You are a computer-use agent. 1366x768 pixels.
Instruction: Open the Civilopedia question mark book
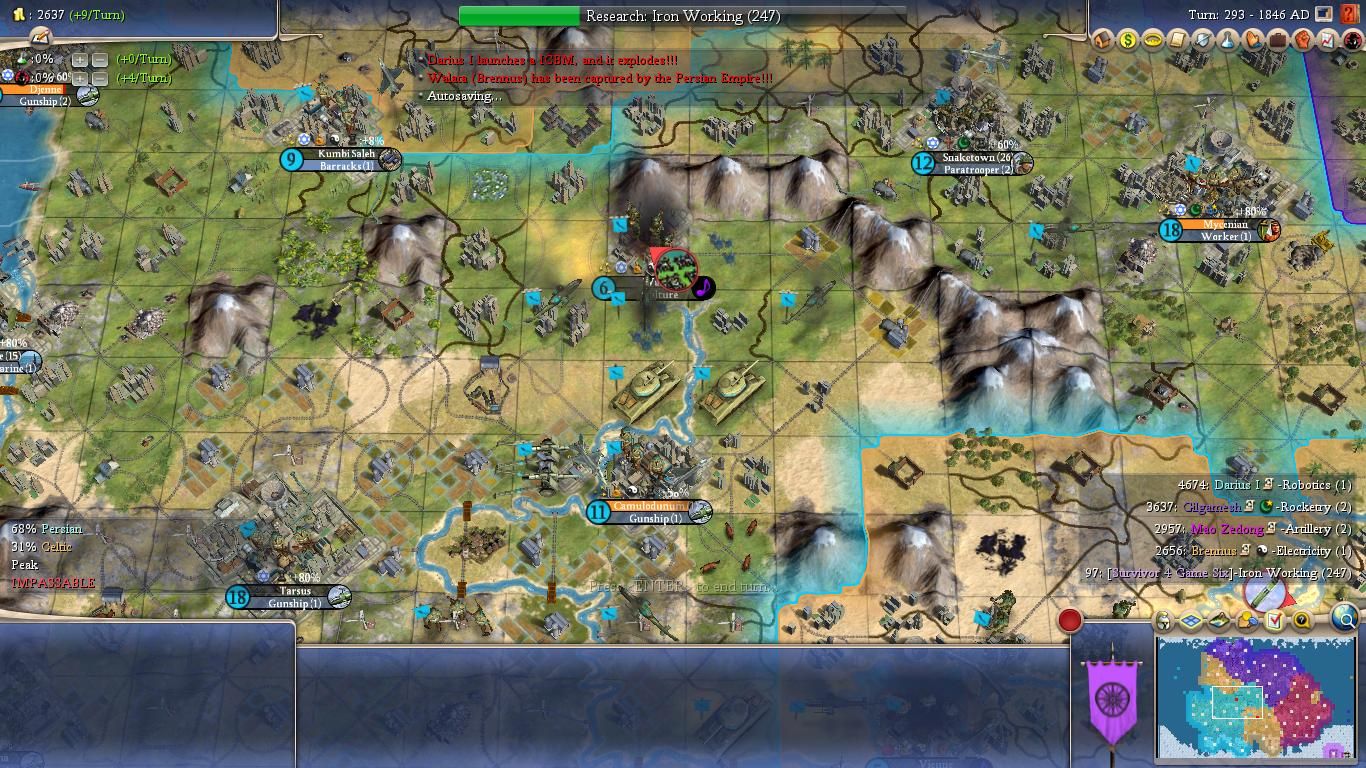click(1349, 14)
